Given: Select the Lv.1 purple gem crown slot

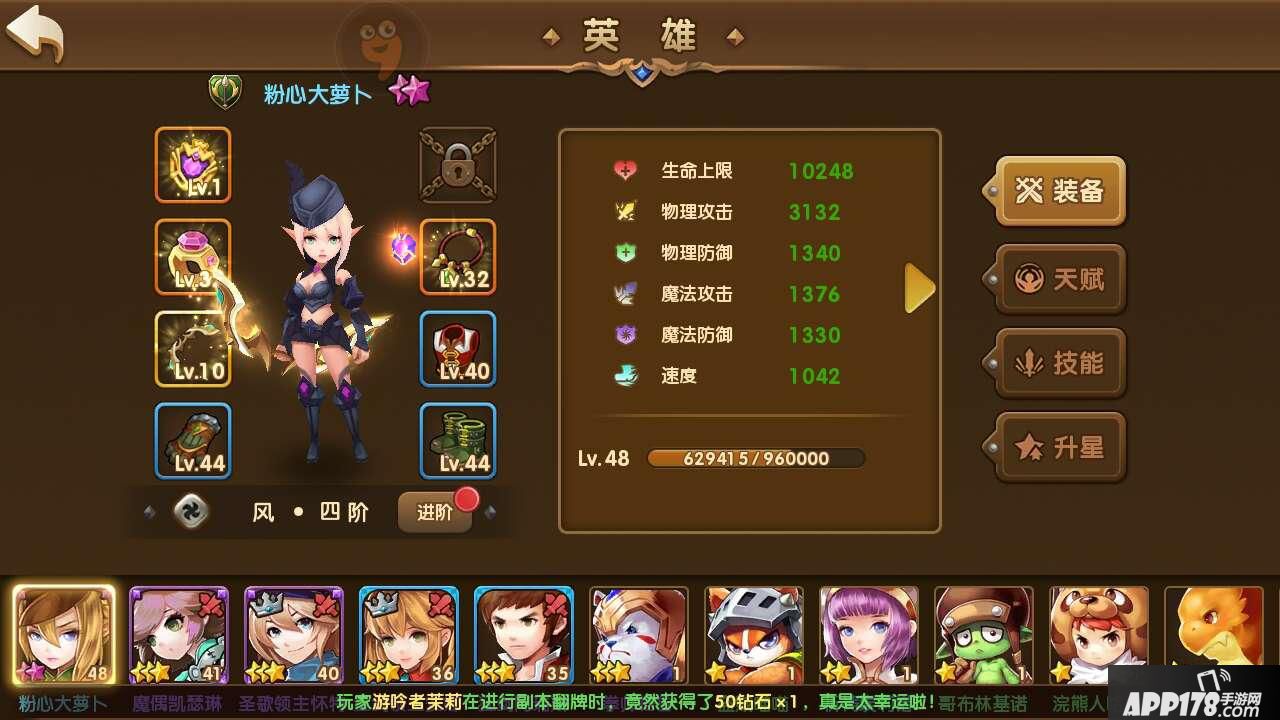Looking at the screenshot, I should coord(193,165).
